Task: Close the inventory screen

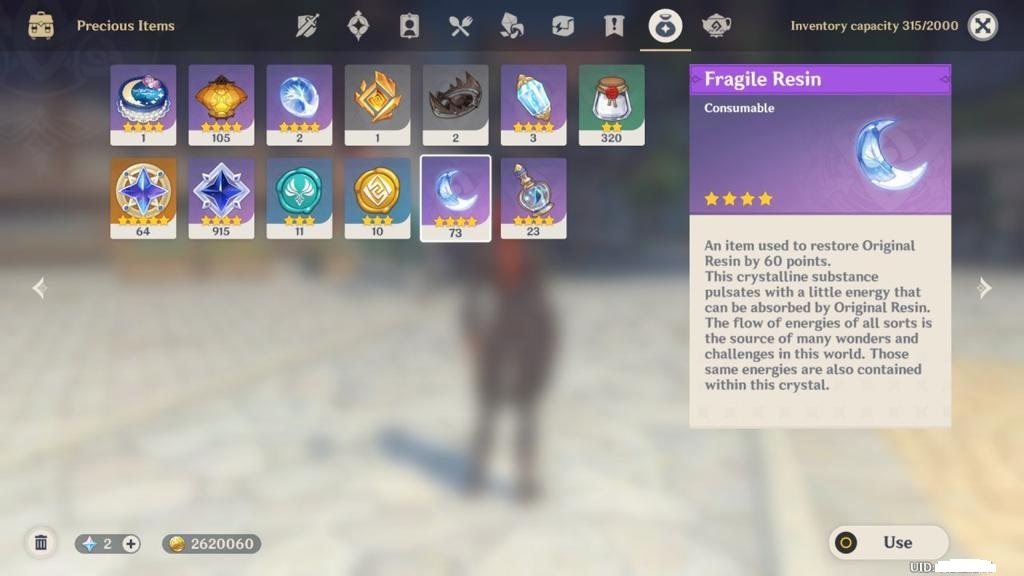Action: (x=983, y=26)
